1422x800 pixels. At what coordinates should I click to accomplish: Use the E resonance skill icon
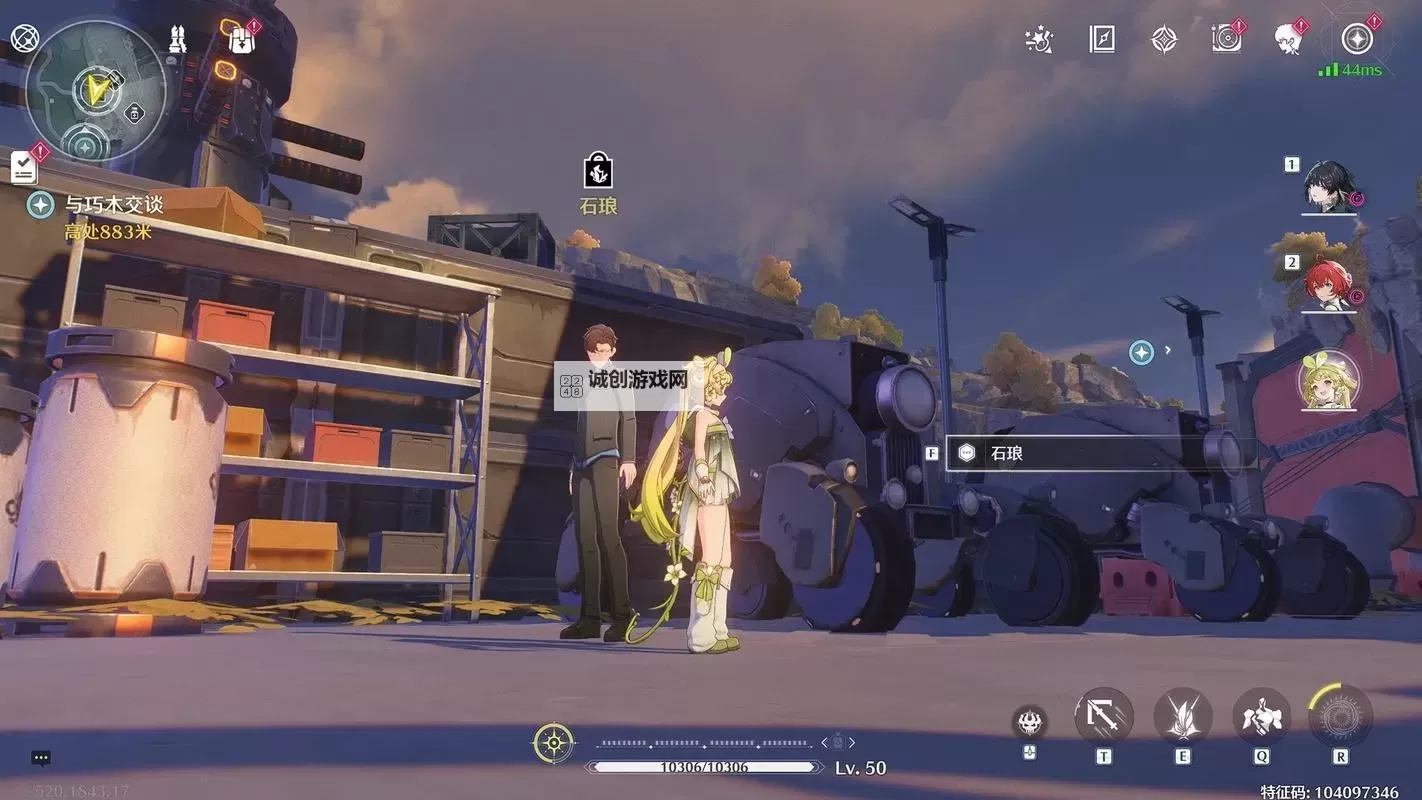pyautogui.click(x=1183, y=717)
